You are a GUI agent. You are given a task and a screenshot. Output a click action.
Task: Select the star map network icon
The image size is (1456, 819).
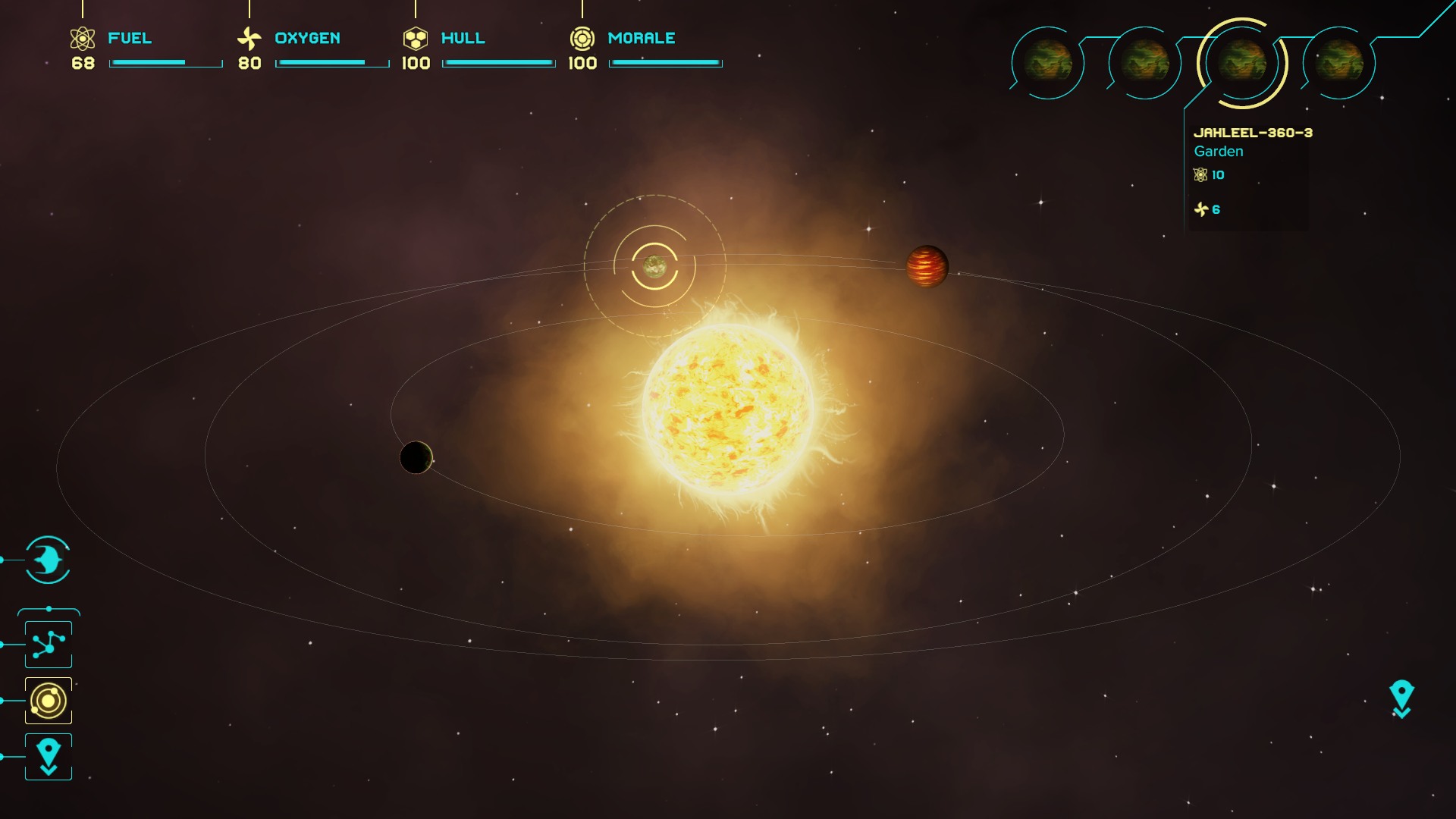pyautogui.click(x=48, y=644)
